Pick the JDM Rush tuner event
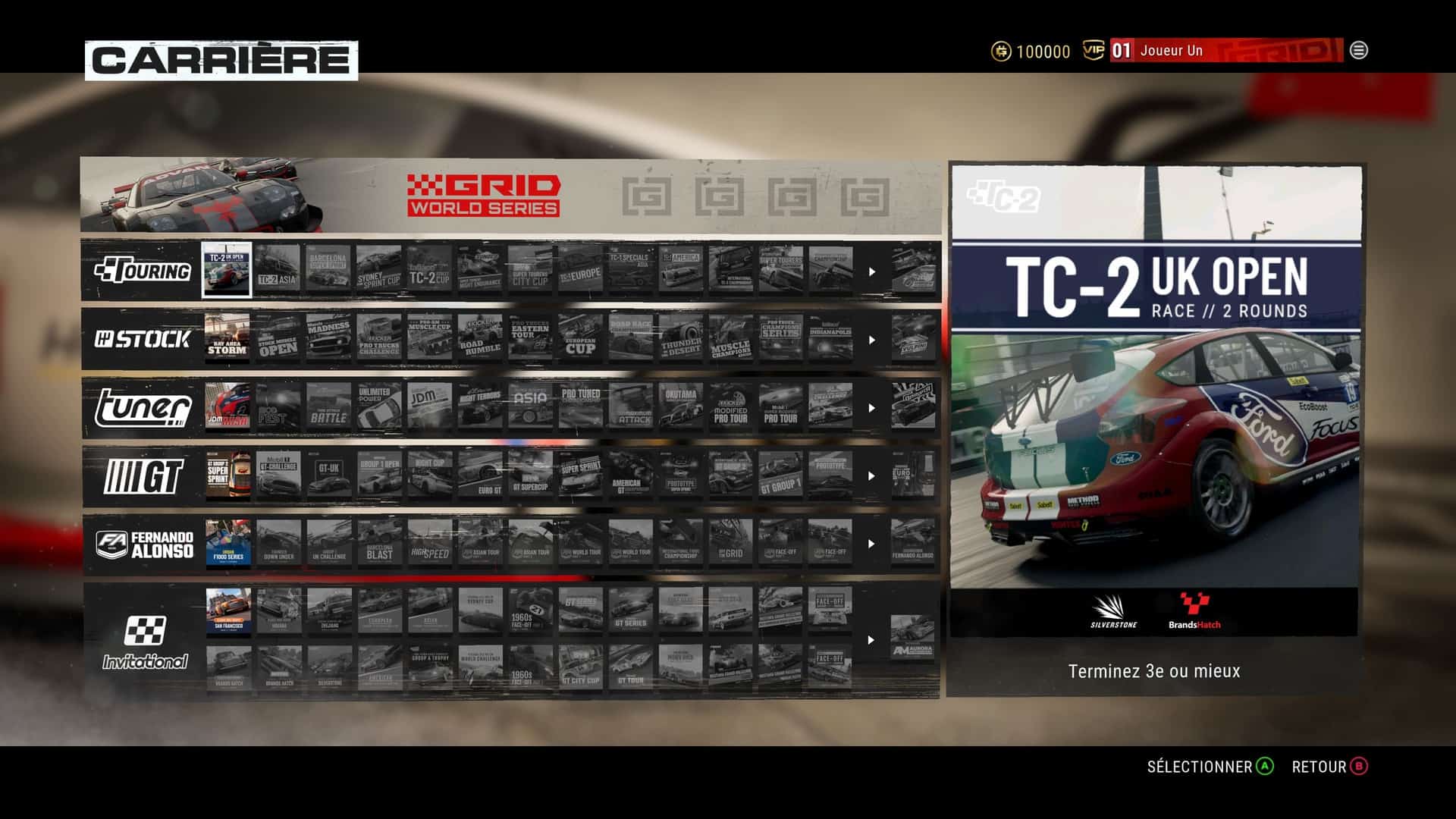Screen dimensions: 1456x819 click(x=227, y=406)
